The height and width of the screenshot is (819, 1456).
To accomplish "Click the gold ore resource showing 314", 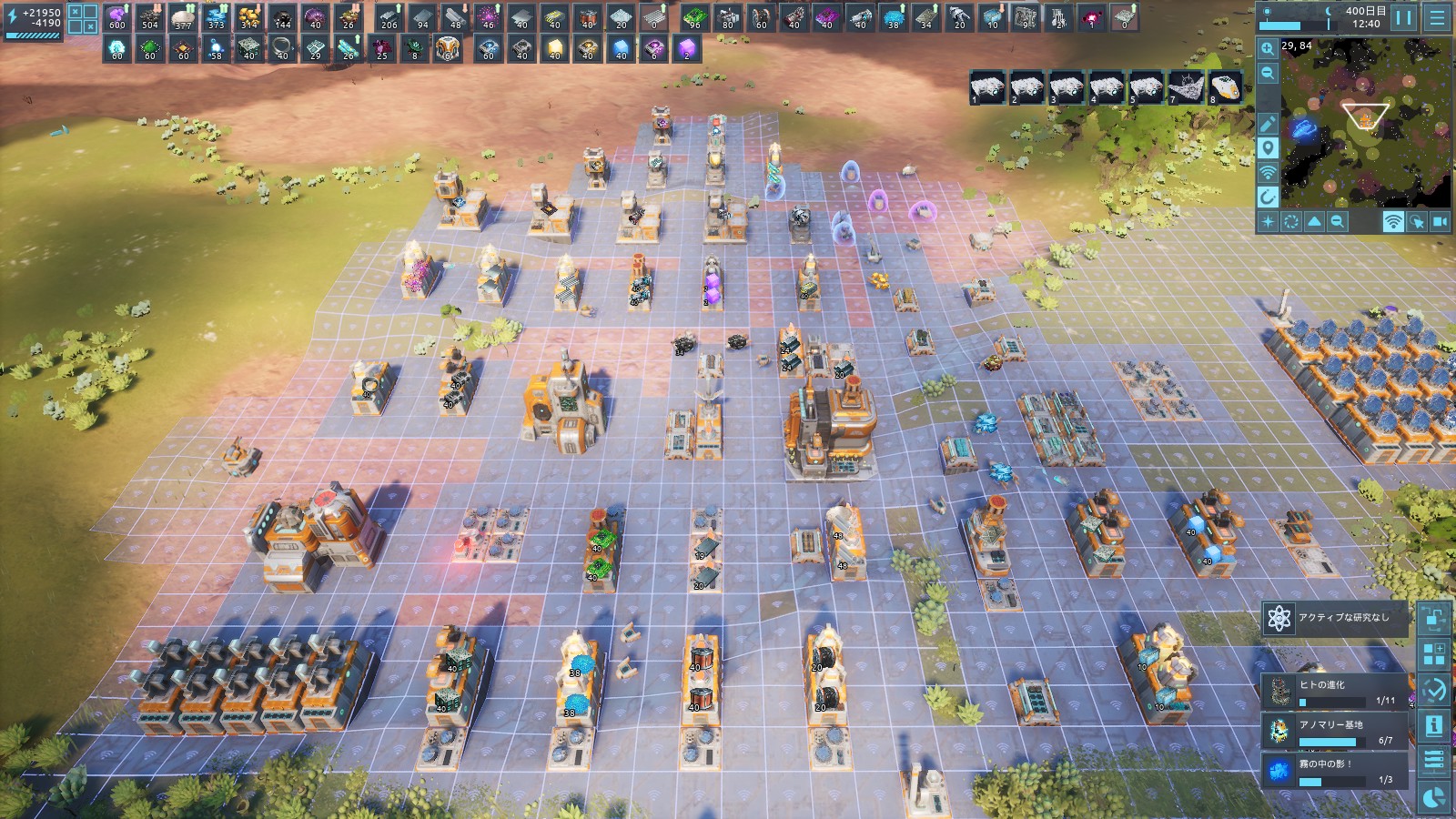I will 248,17.
